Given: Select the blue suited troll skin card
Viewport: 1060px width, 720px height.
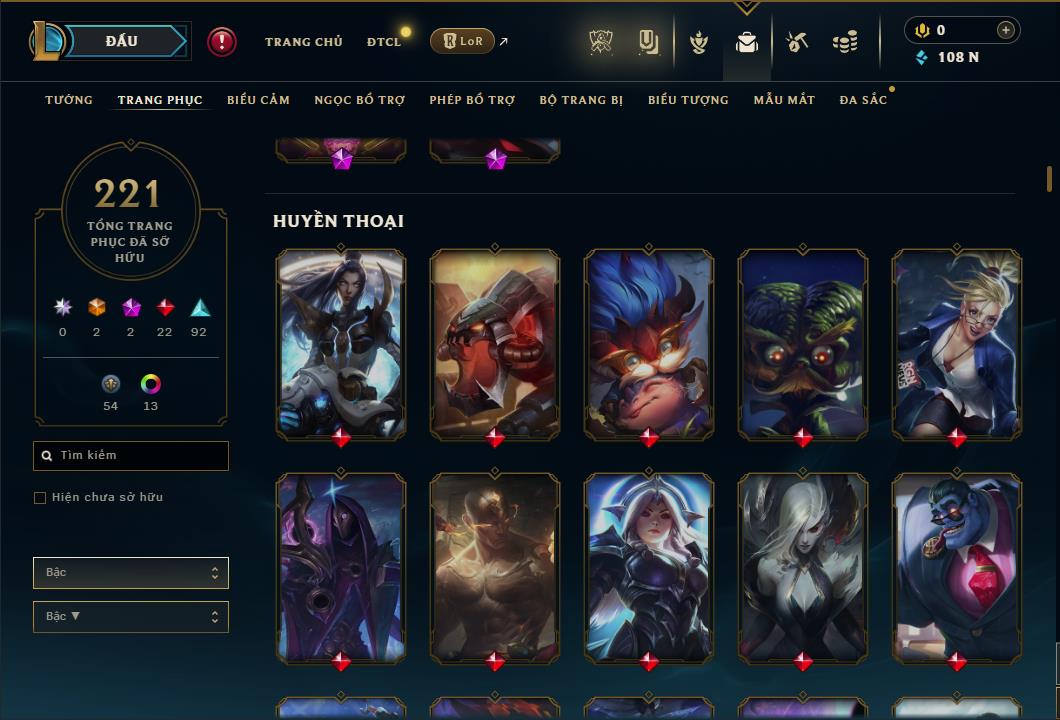Looking at the screenshot, I should click(957, 566).
